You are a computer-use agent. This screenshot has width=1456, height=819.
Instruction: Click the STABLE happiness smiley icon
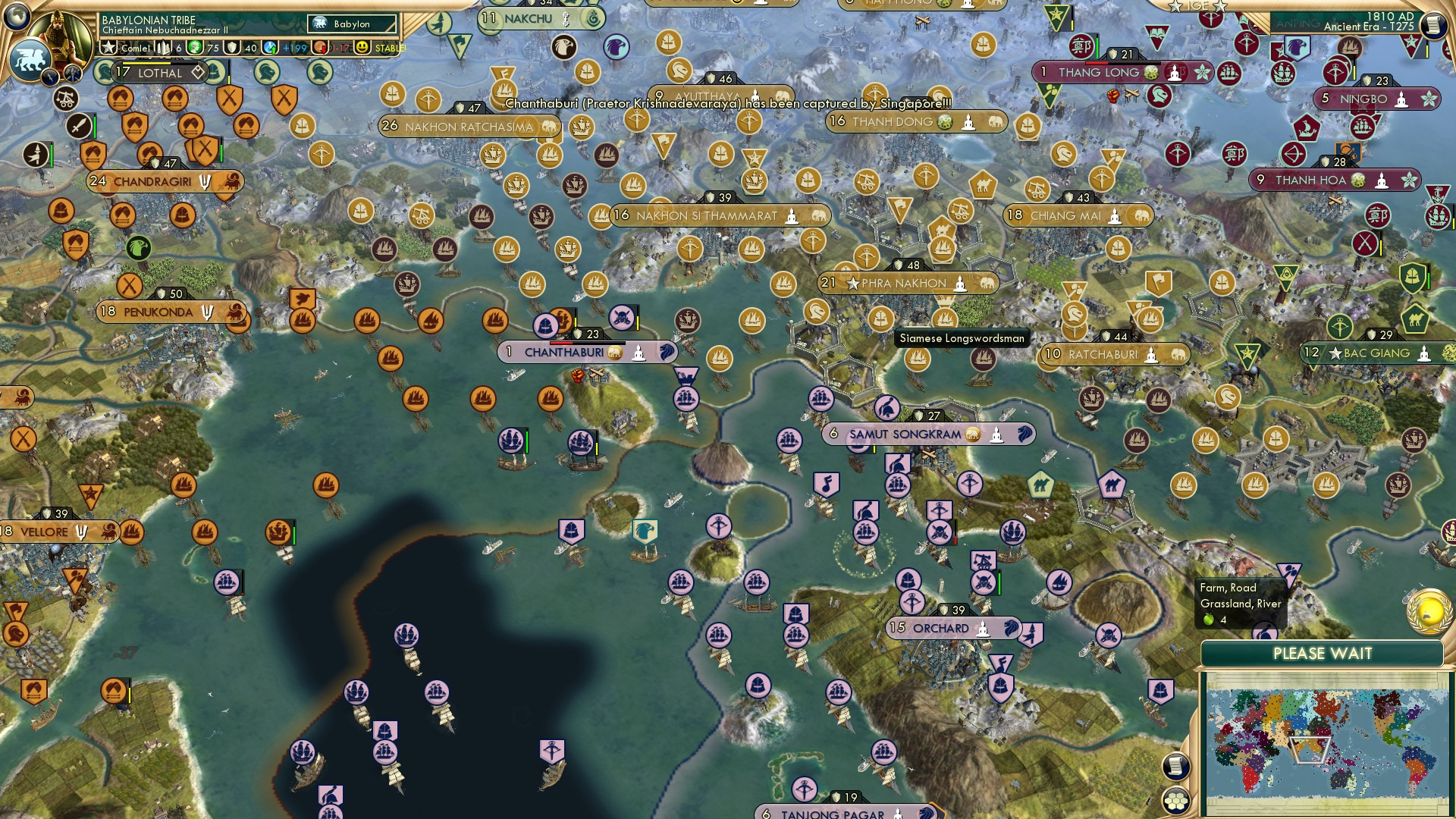[x=362, y=48]
